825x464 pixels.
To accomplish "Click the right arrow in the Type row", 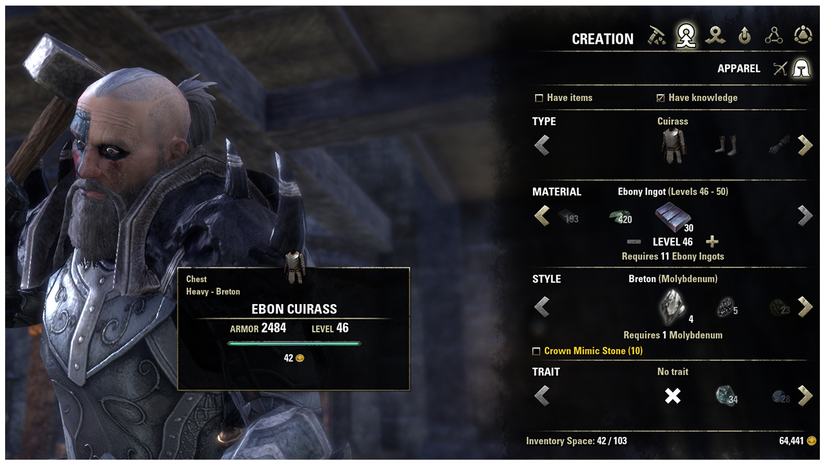I will 804,146.
